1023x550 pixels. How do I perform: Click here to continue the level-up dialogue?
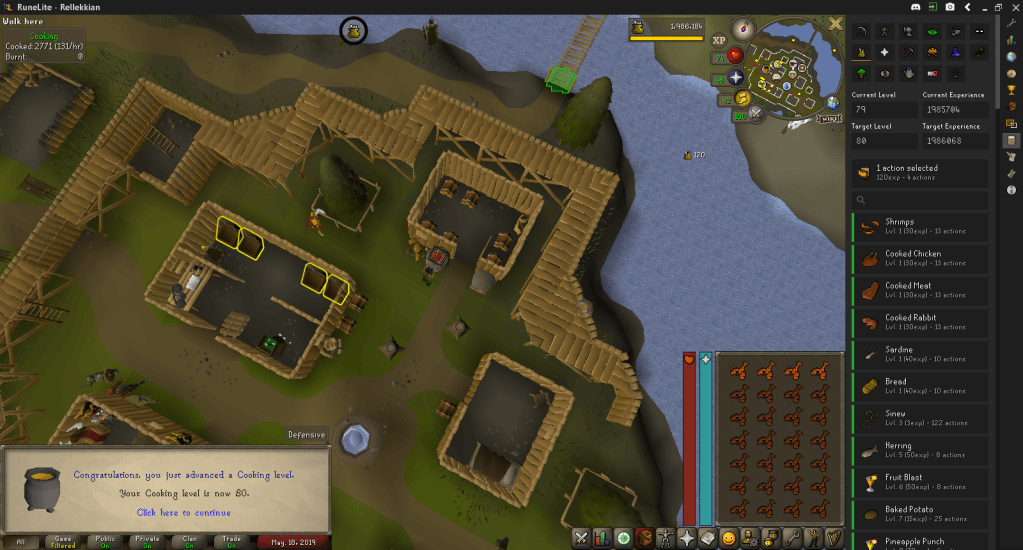coord(183,512)
